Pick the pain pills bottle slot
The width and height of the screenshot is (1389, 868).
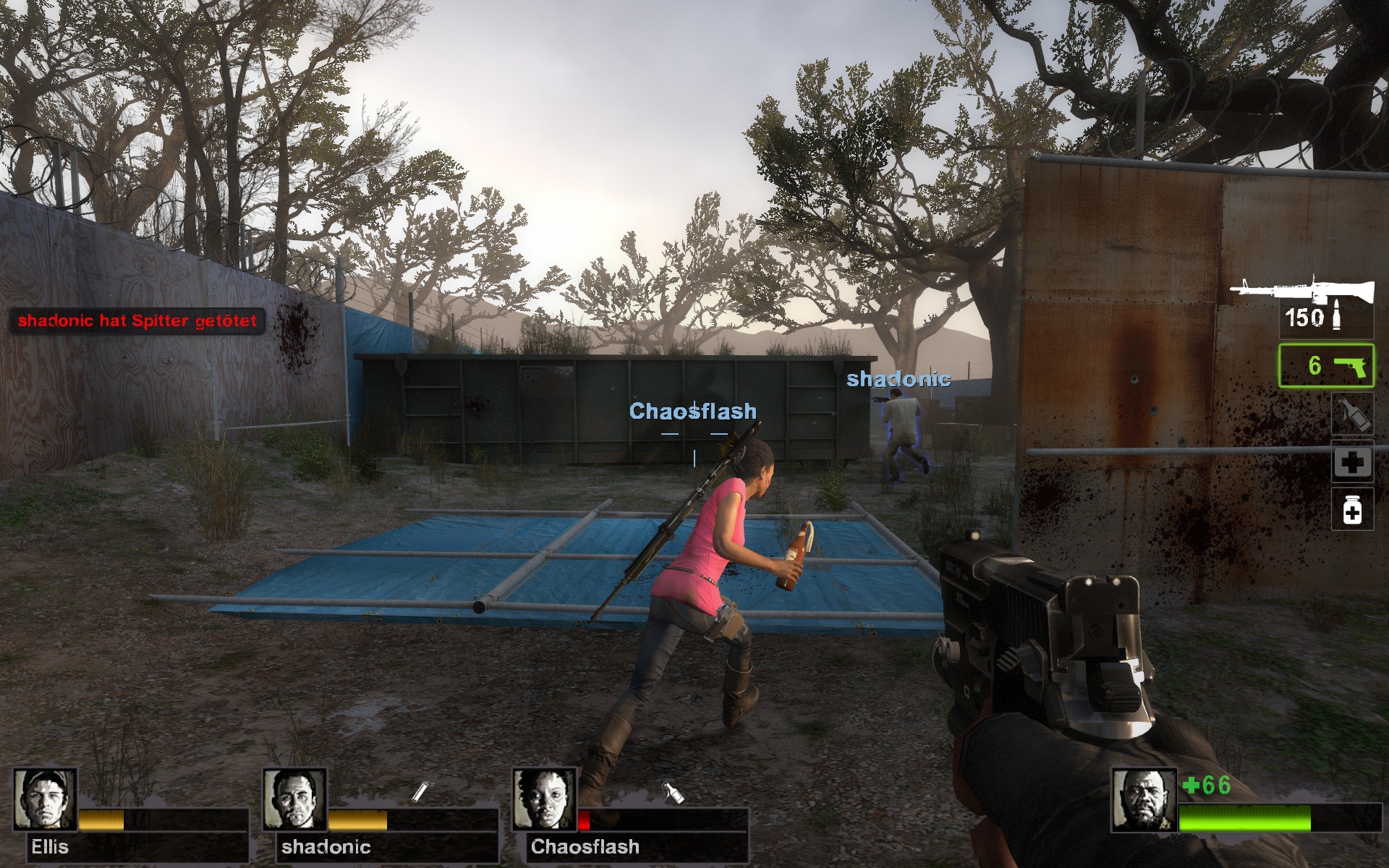point(1352,510)
